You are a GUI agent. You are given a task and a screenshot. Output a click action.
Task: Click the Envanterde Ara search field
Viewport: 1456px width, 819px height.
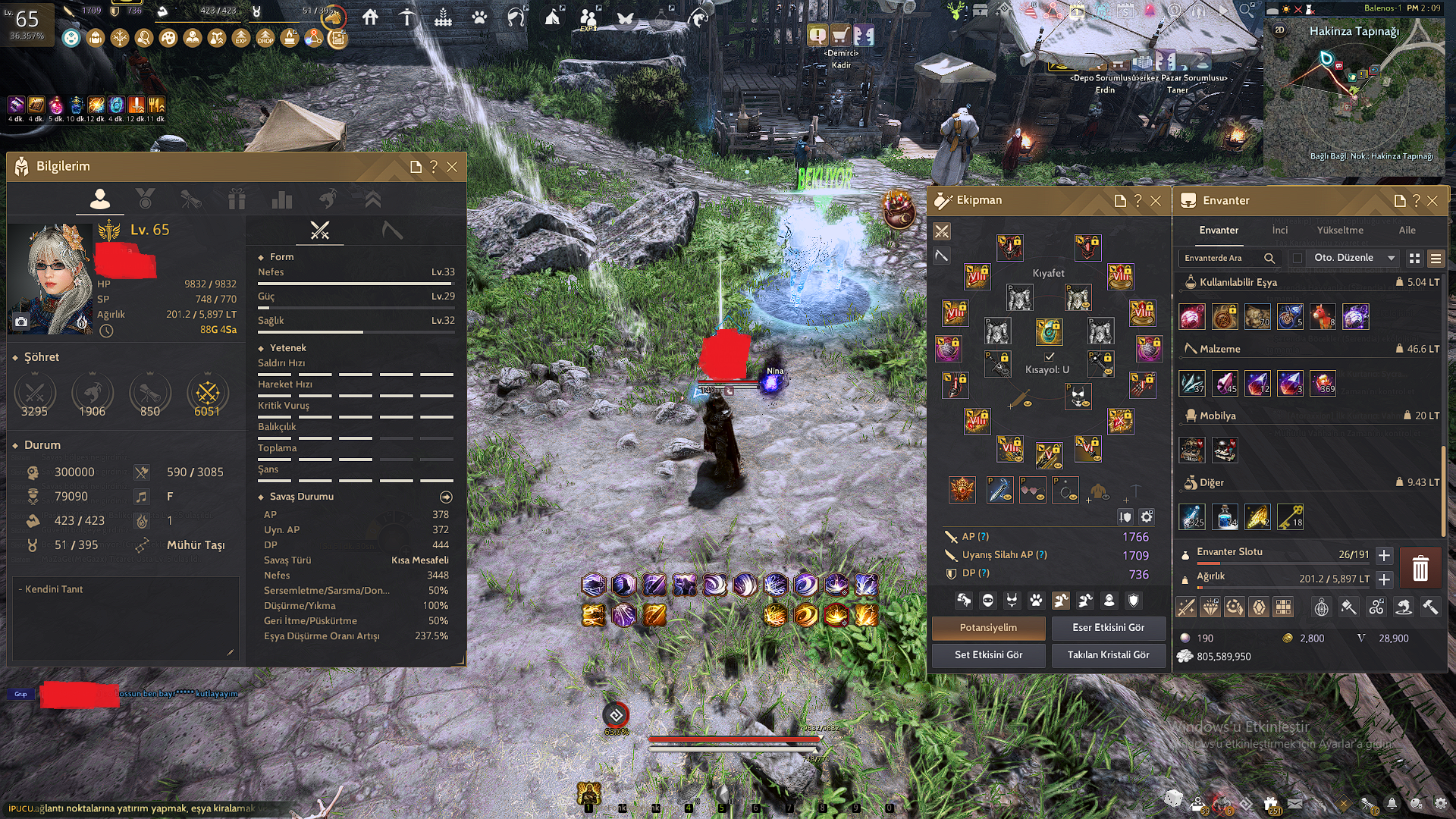1215,258
